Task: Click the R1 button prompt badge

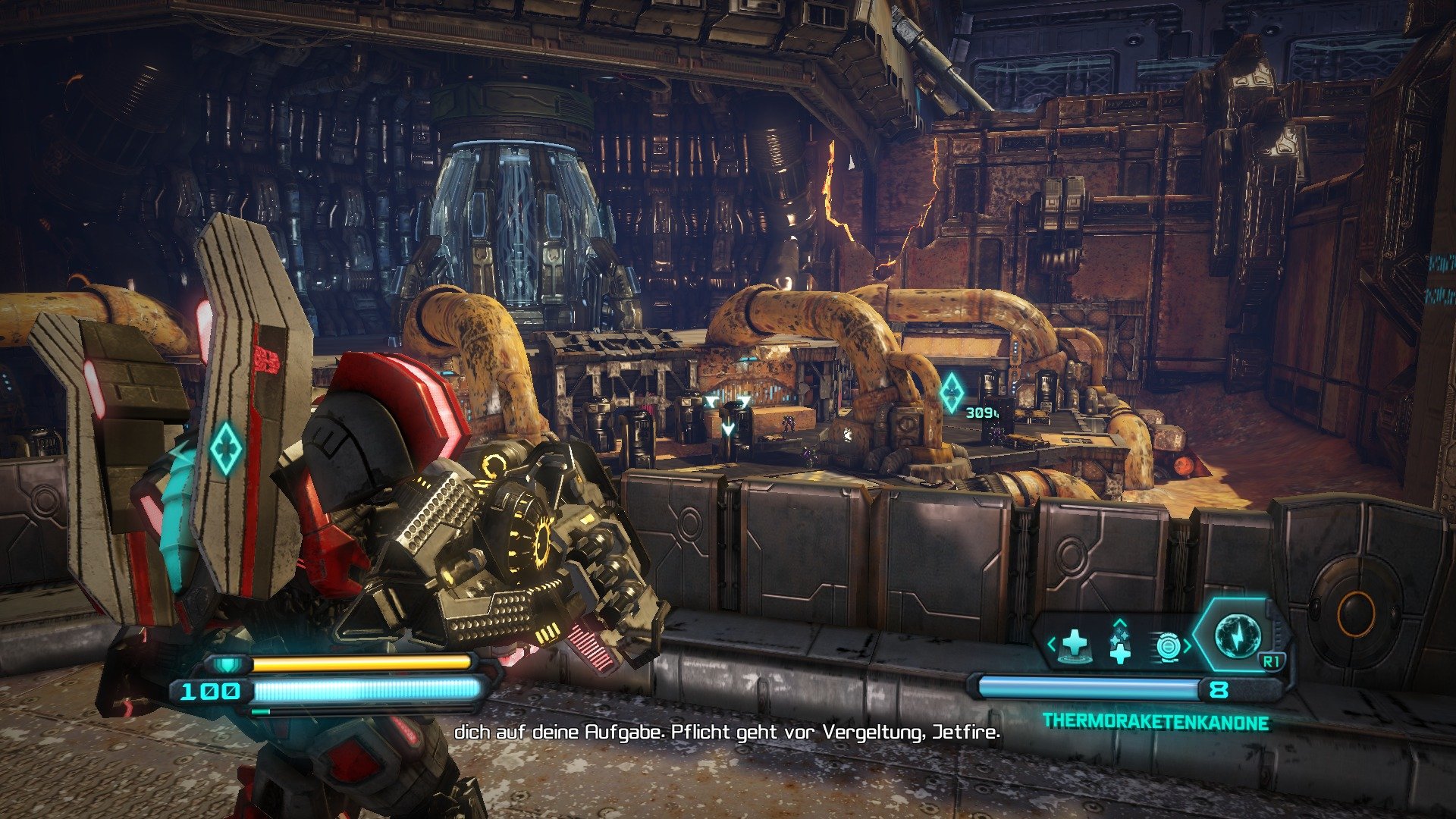Action: [x=1272, y=660]
